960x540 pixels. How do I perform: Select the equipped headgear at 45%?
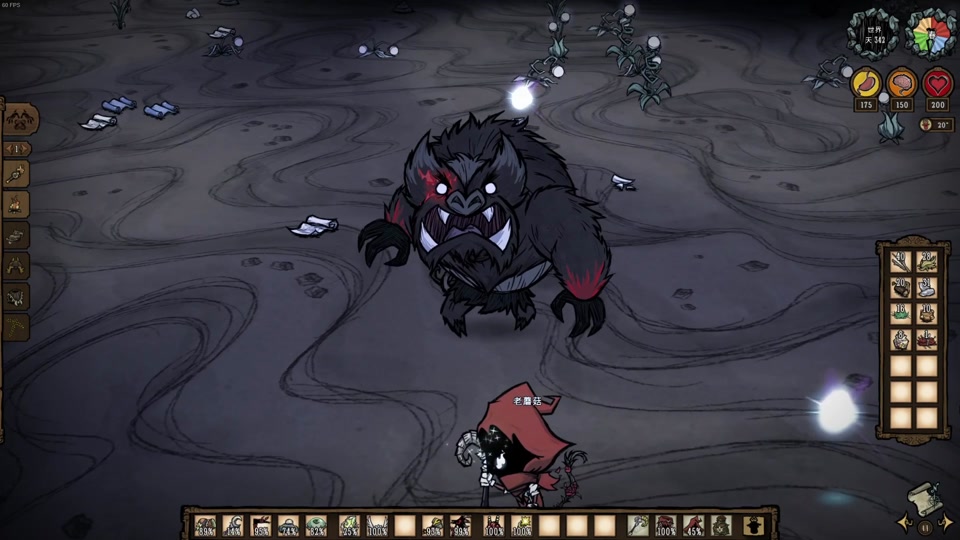(693, 525)
